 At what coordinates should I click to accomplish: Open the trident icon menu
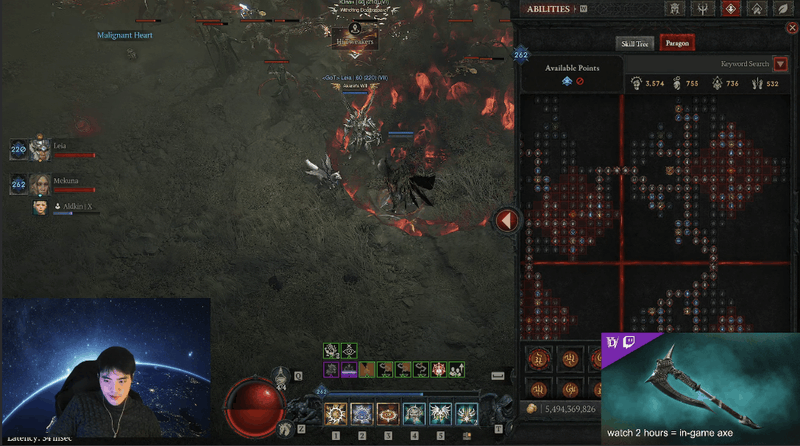(704, 9)
